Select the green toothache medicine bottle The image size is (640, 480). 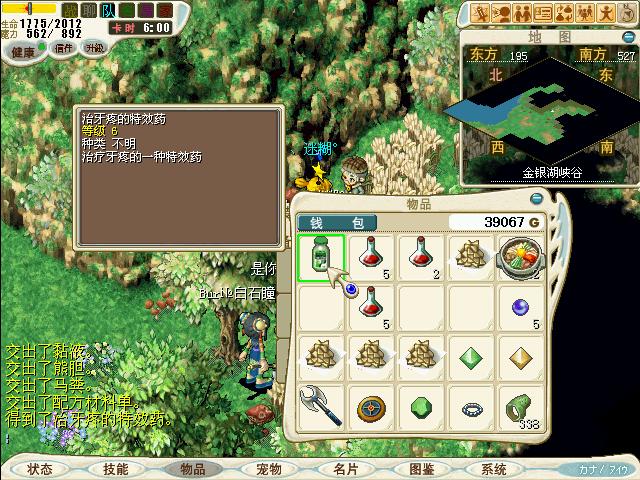[321, 255]
